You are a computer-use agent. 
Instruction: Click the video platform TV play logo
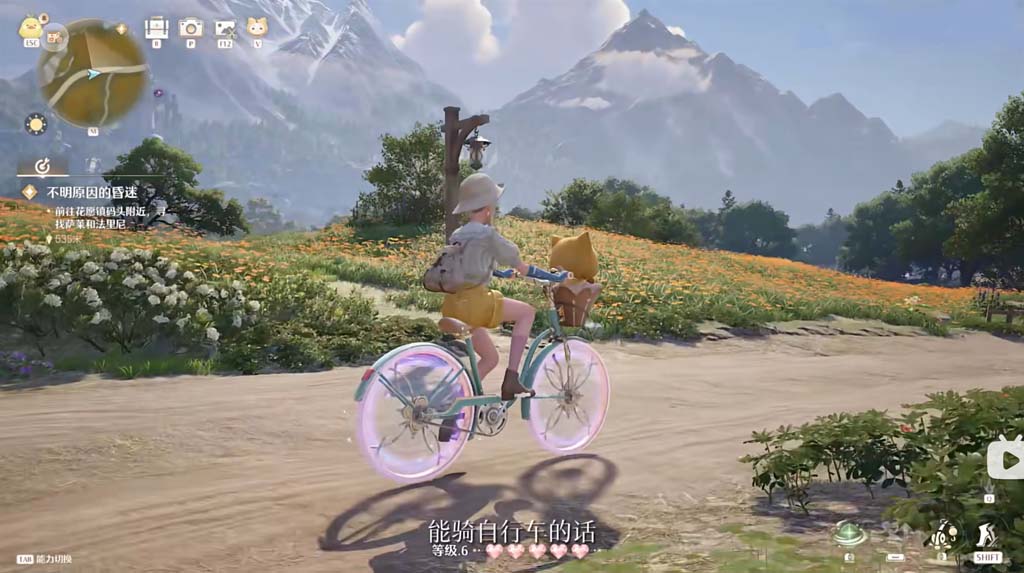[1005, 457]
